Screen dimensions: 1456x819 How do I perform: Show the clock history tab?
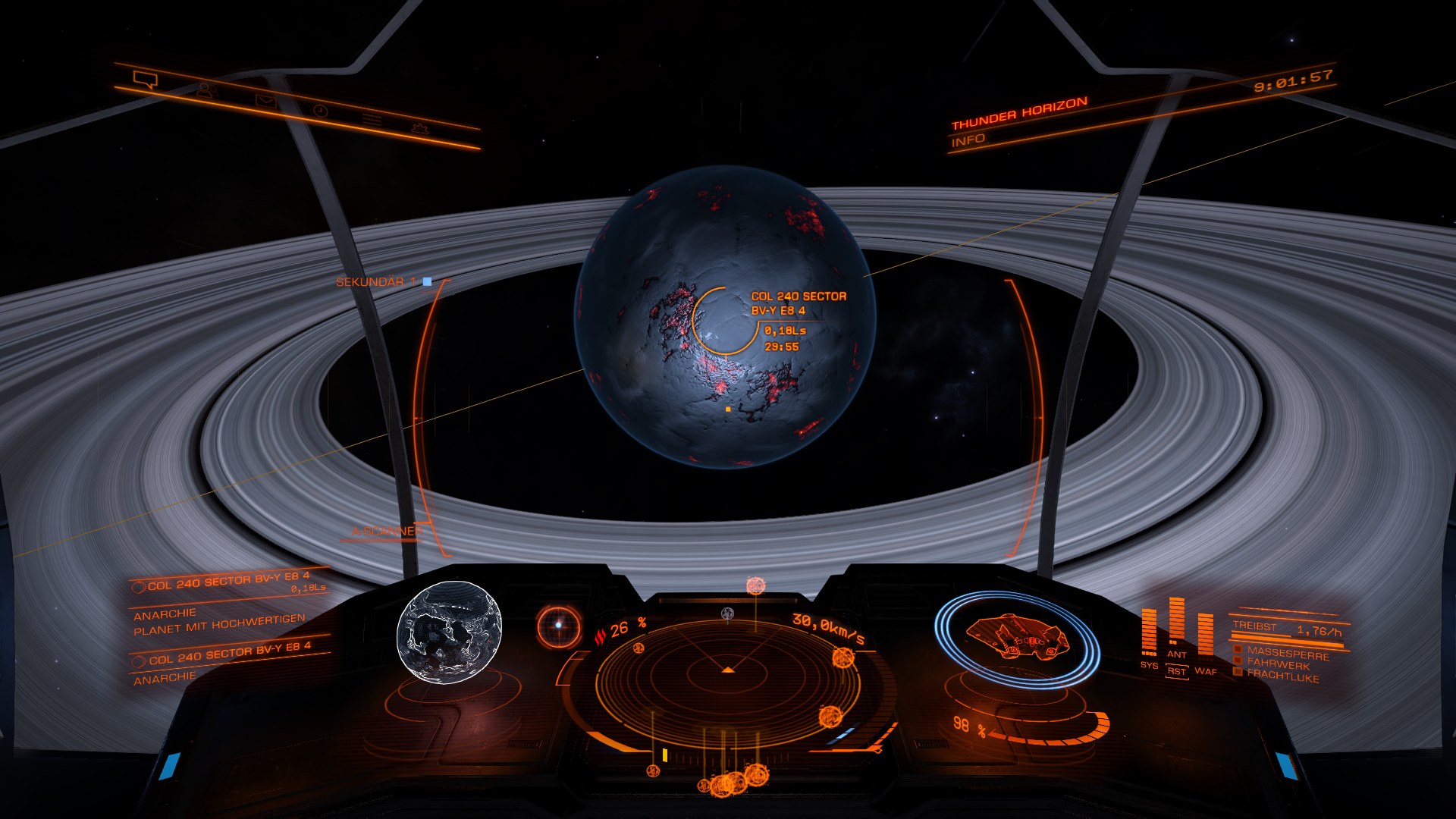[321, 111]
